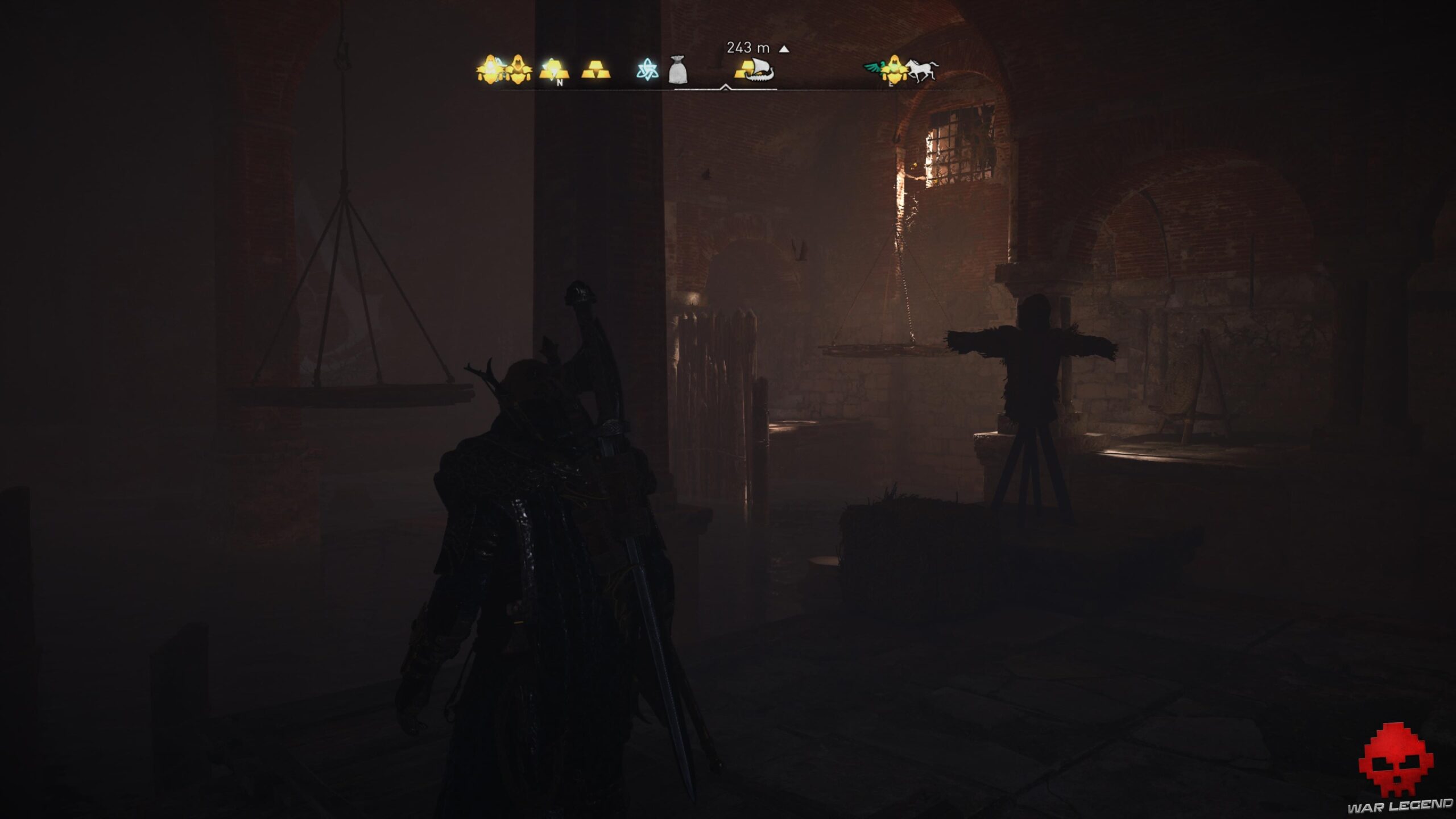Viewport: 1456px width, 819px height.
Task: Click the small chevron notch below the compass line
Action: point(726,86)
